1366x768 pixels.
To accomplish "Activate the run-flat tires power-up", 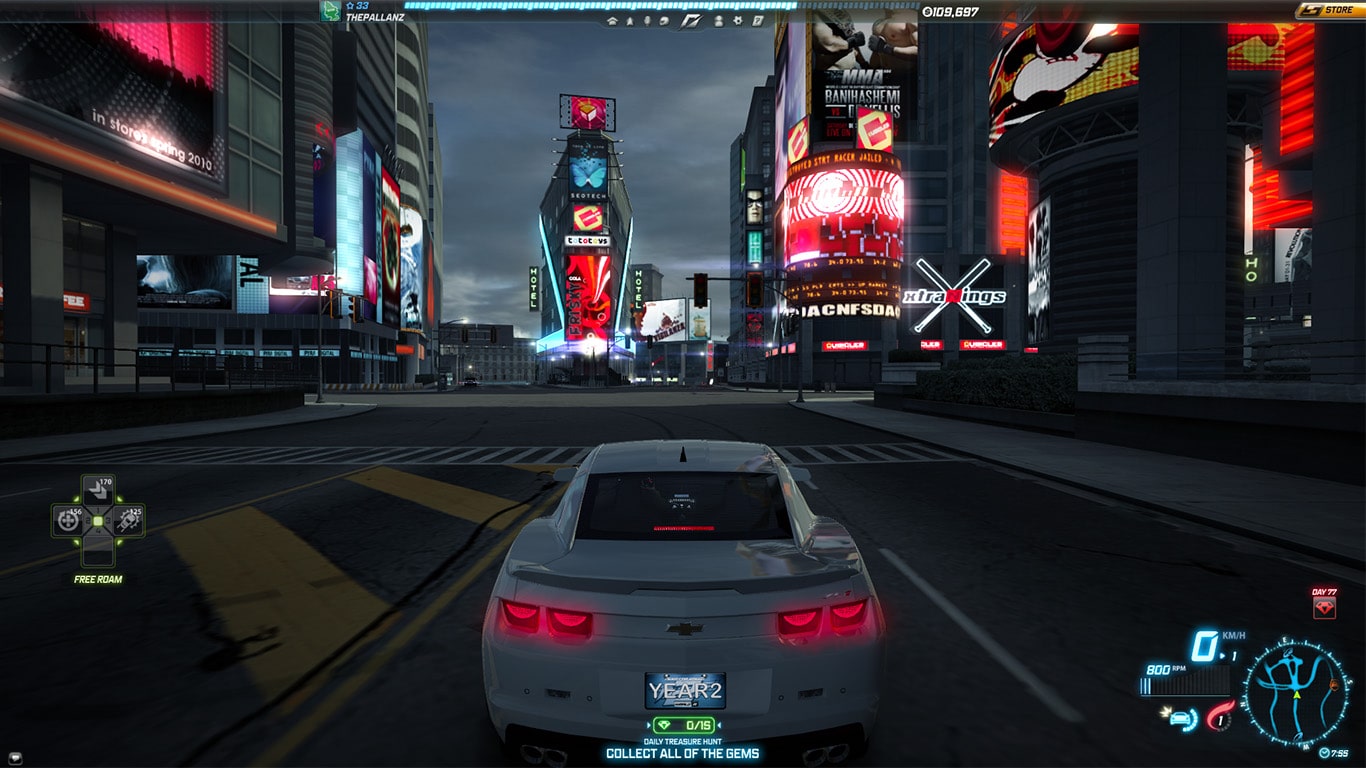I will pos(129,521).
